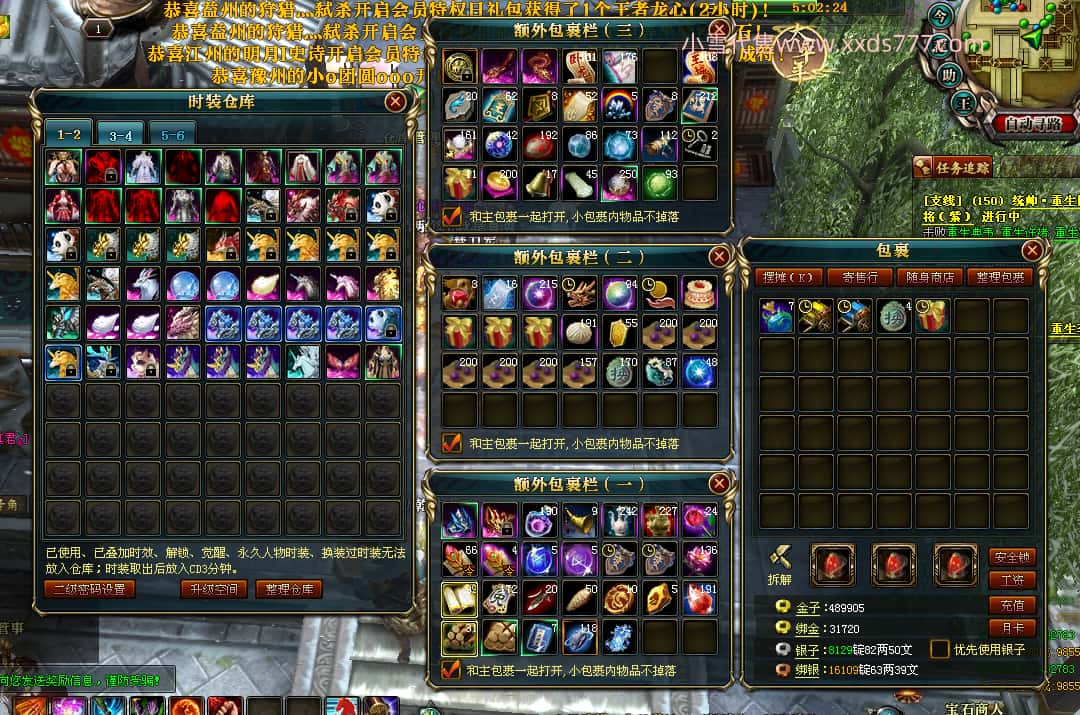Click the 升级空间 upgrade space button
This screenshot has width=1080, height=715.
pyautogui.click(x=214, y=589)
